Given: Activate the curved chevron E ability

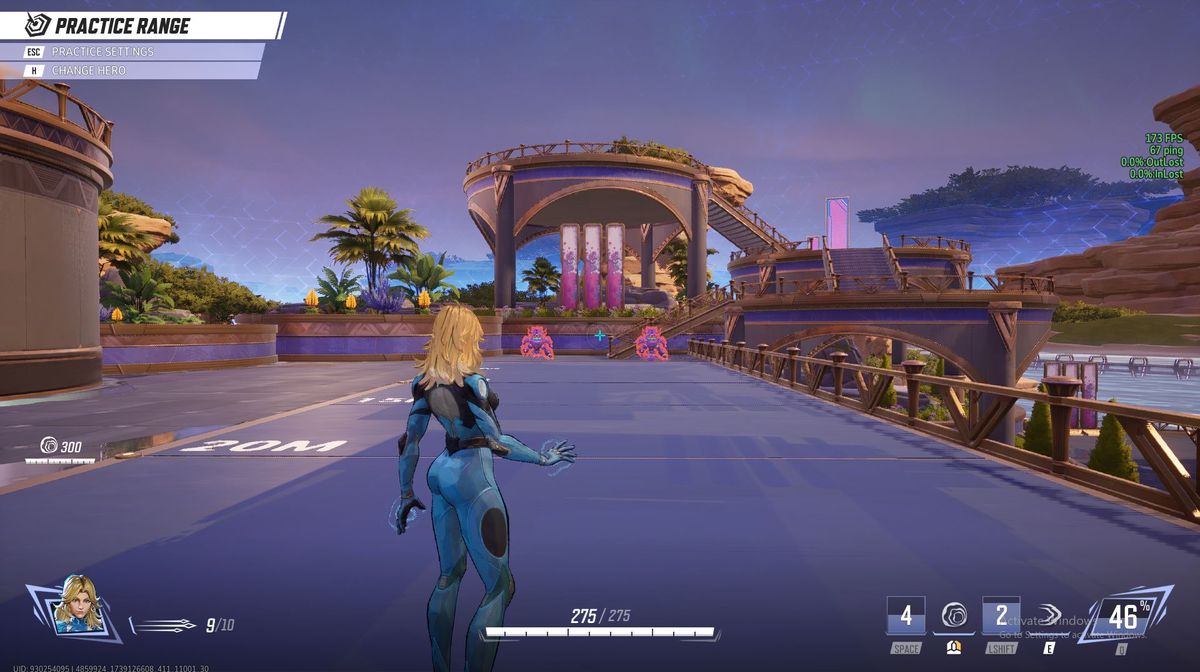Looking at the screenshot, I should click(1049, 615).
